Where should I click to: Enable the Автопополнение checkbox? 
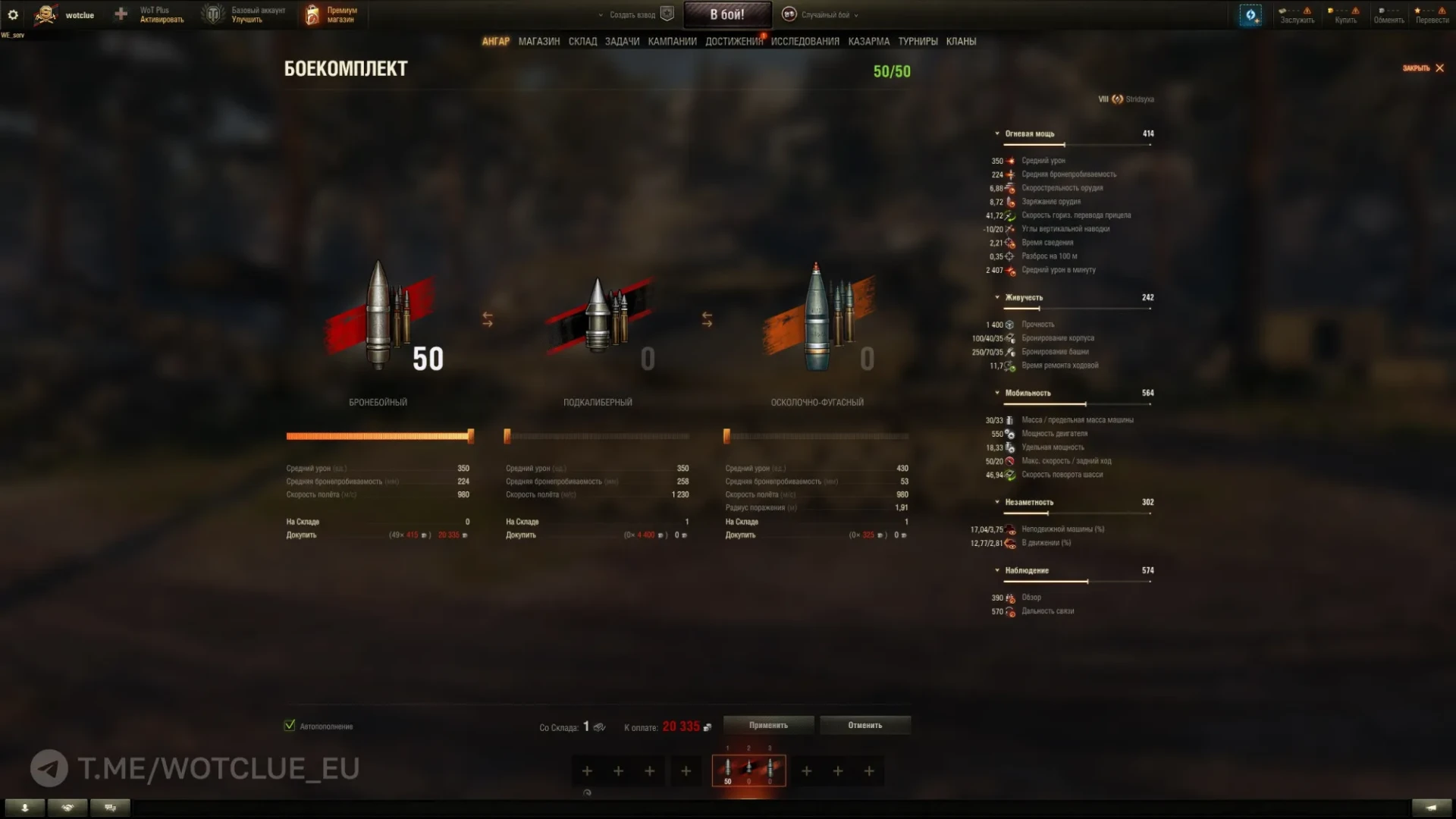coord(290,725)
